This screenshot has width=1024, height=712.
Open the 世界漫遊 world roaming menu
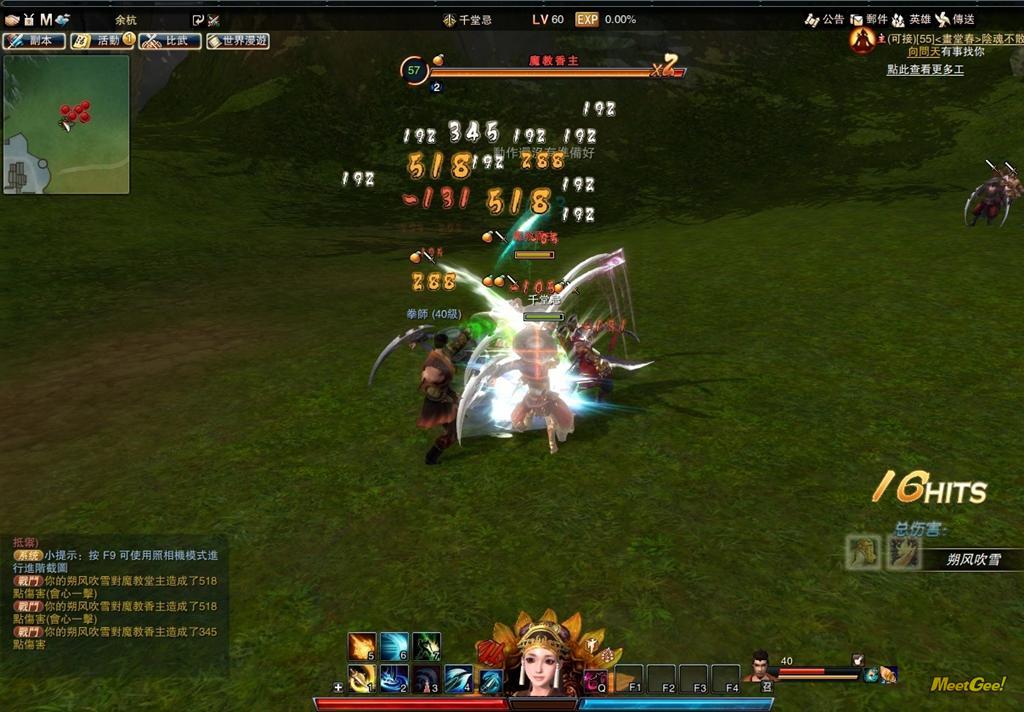tap(237, 41)
